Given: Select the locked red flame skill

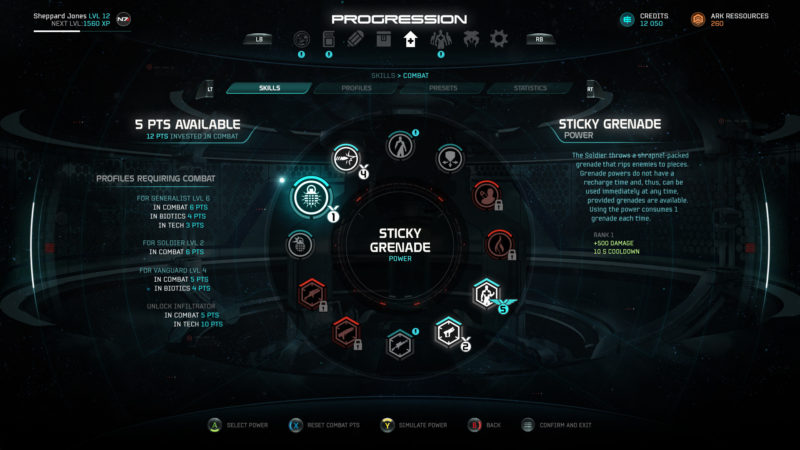Looking at the screenshot, I should click(x=499, y=241).
